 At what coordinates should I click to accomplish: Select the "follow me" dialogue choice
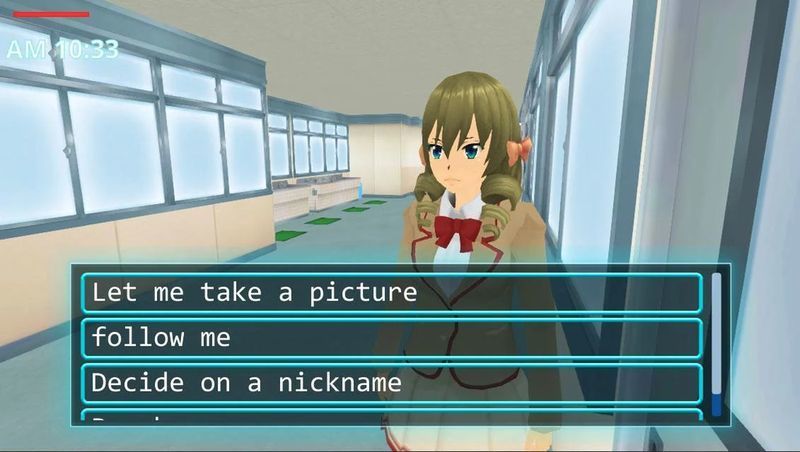(392, 338)
